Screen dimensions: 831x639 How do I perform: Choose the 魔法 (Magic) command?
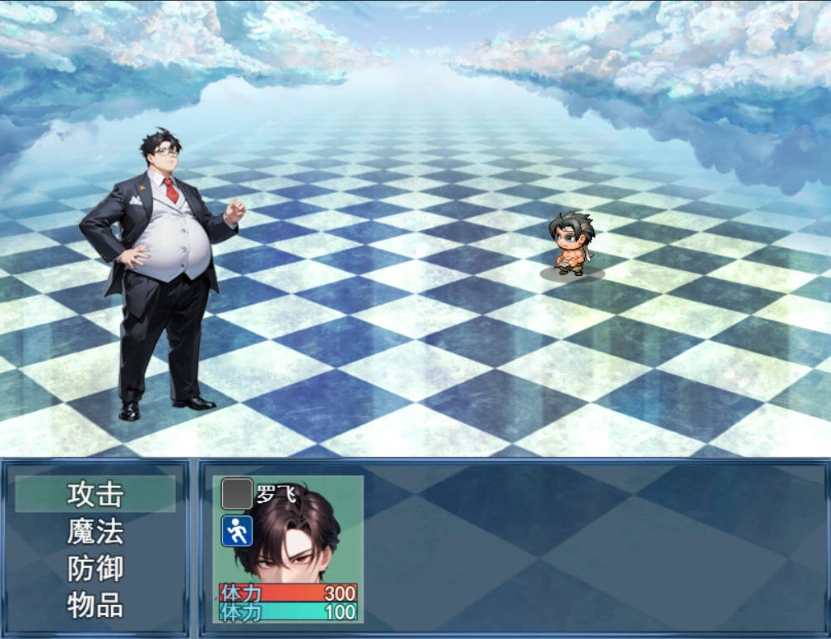pos(95,531)
